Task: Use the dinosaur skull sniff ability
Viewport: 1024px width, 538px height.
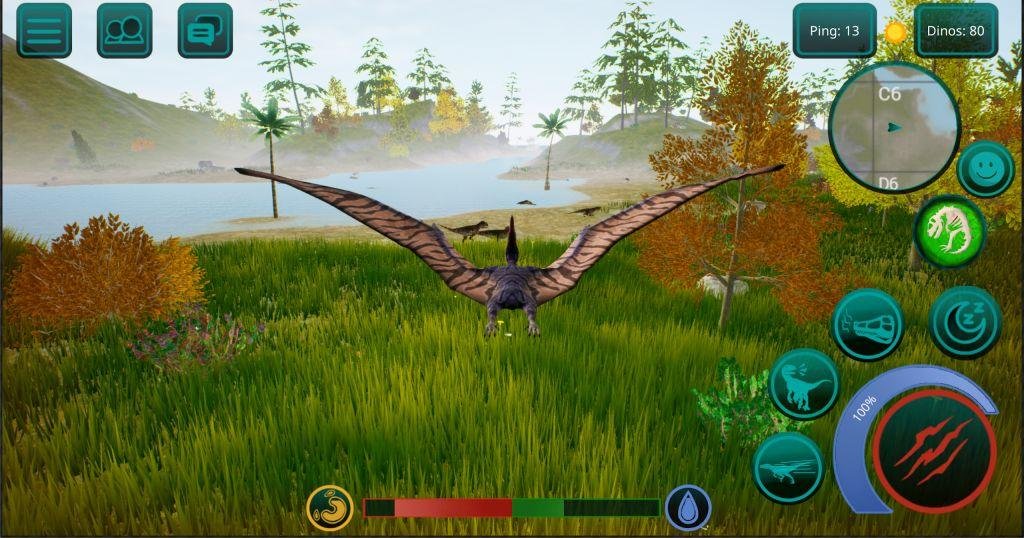Action: point(867,324)
